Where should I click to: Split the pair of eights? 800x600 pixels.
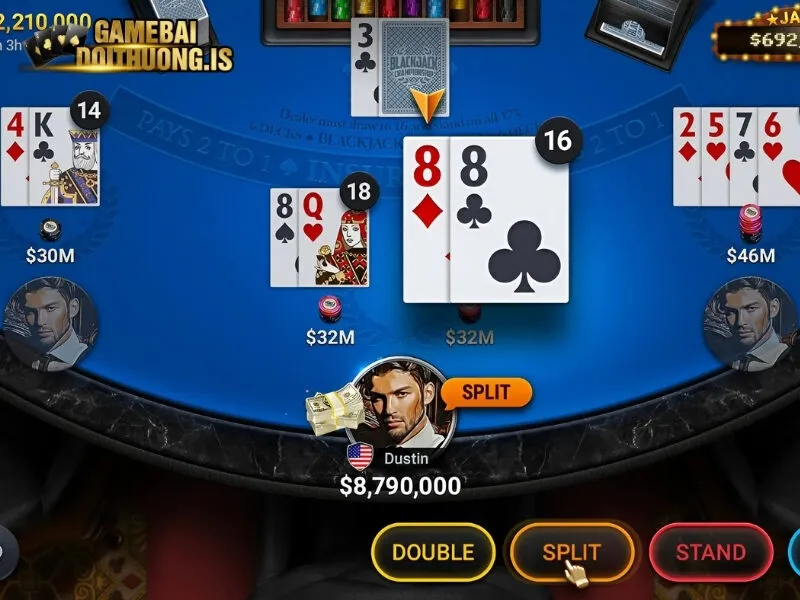point(572,552)
